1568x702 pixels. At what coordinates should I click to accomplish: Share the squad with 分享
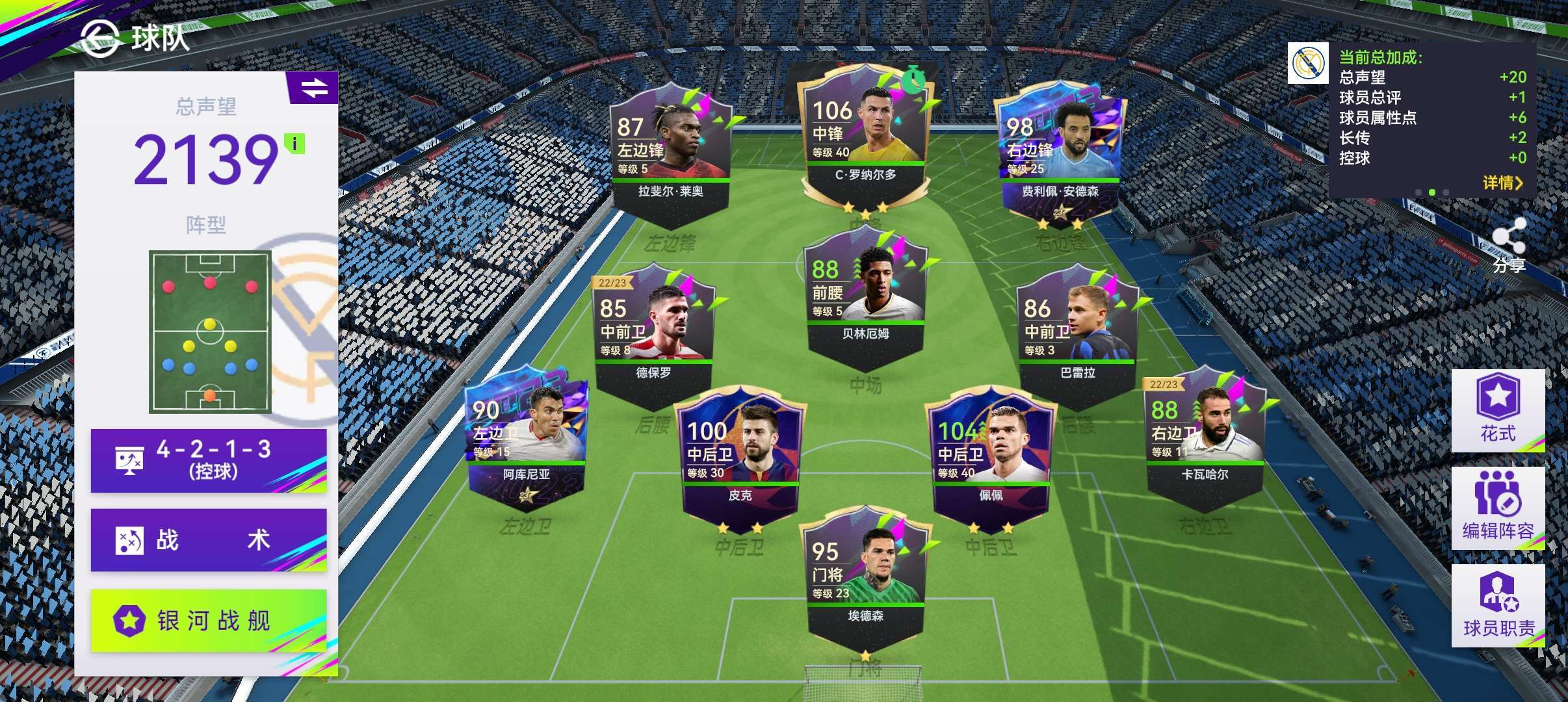[1508, 244]
